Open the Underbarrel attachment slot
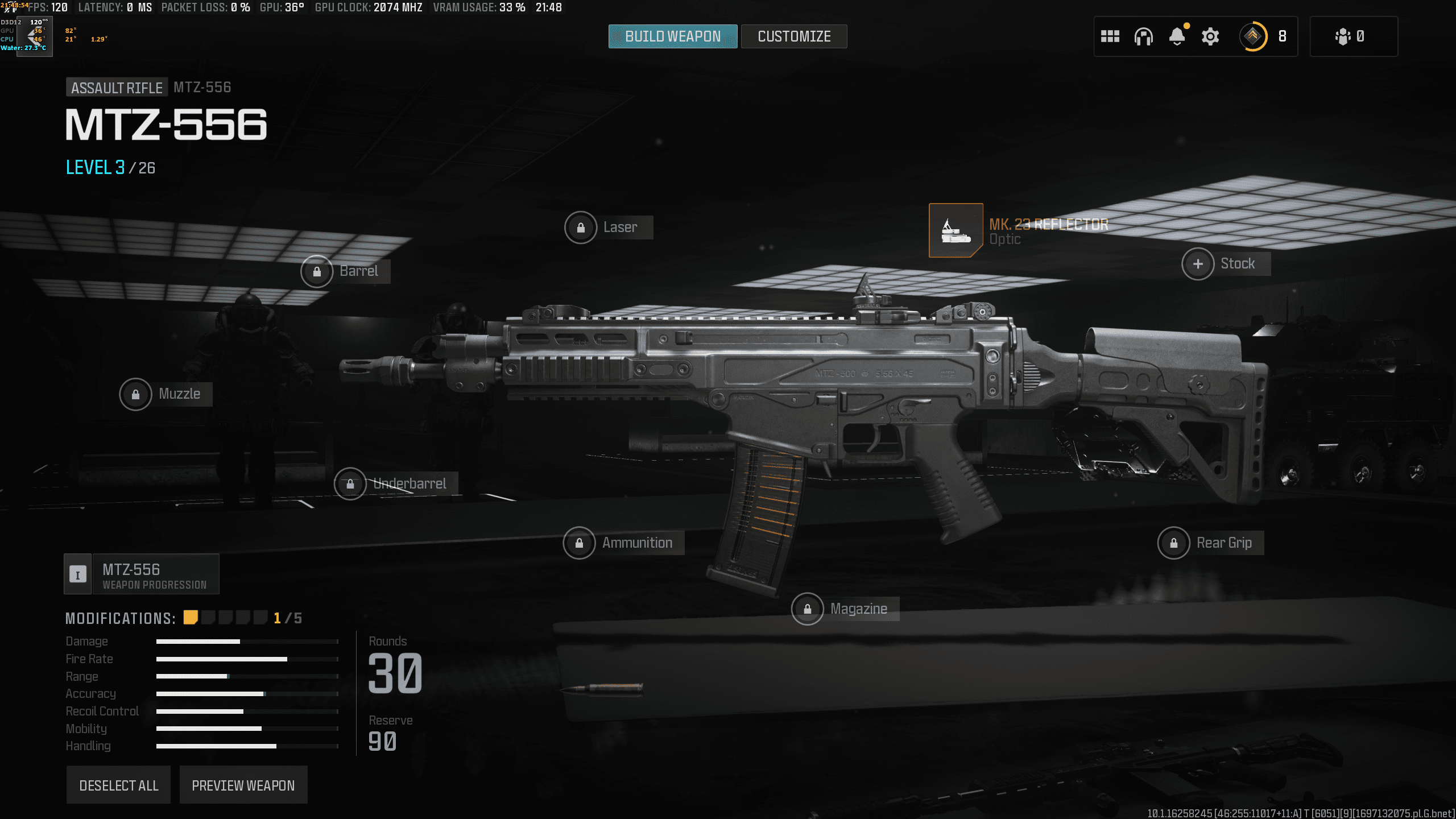 point(350,484)
